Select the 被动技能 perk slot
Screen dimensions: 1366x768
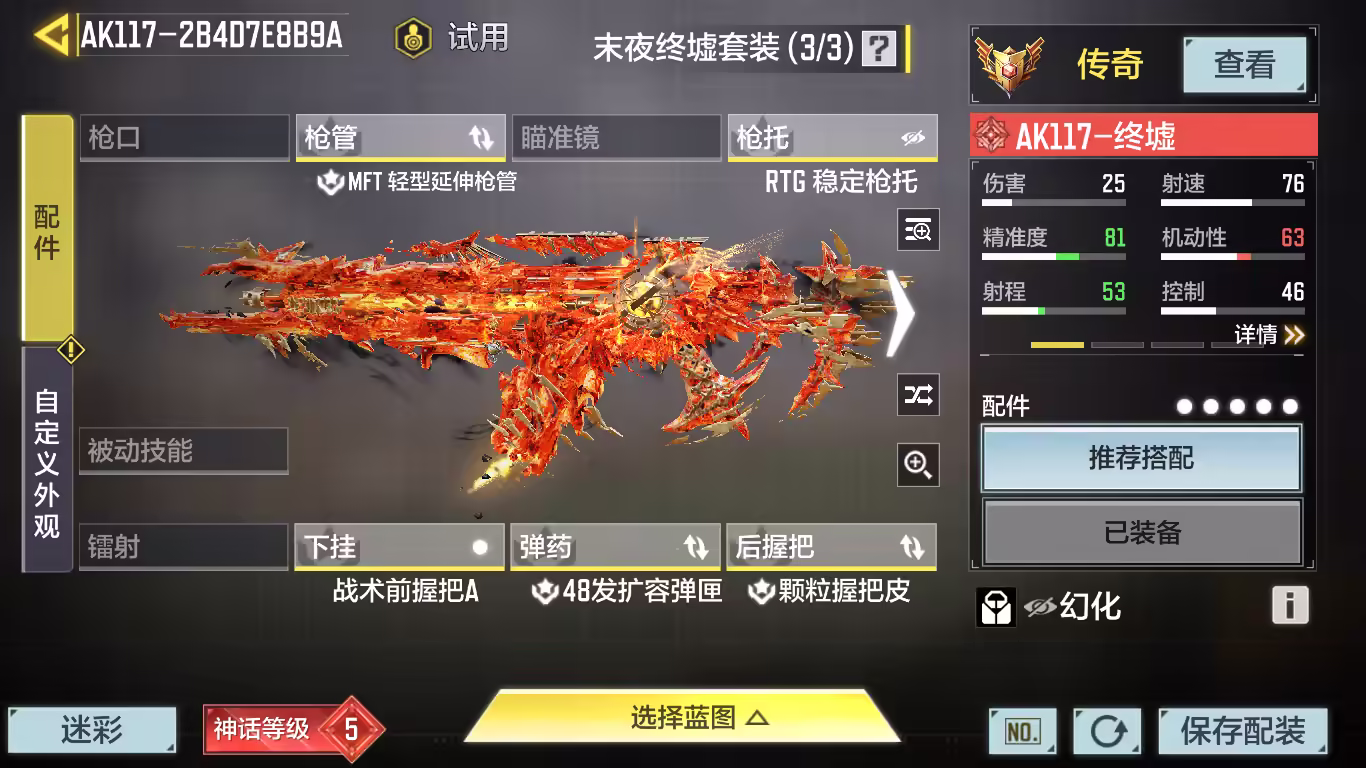pos(184,451)
